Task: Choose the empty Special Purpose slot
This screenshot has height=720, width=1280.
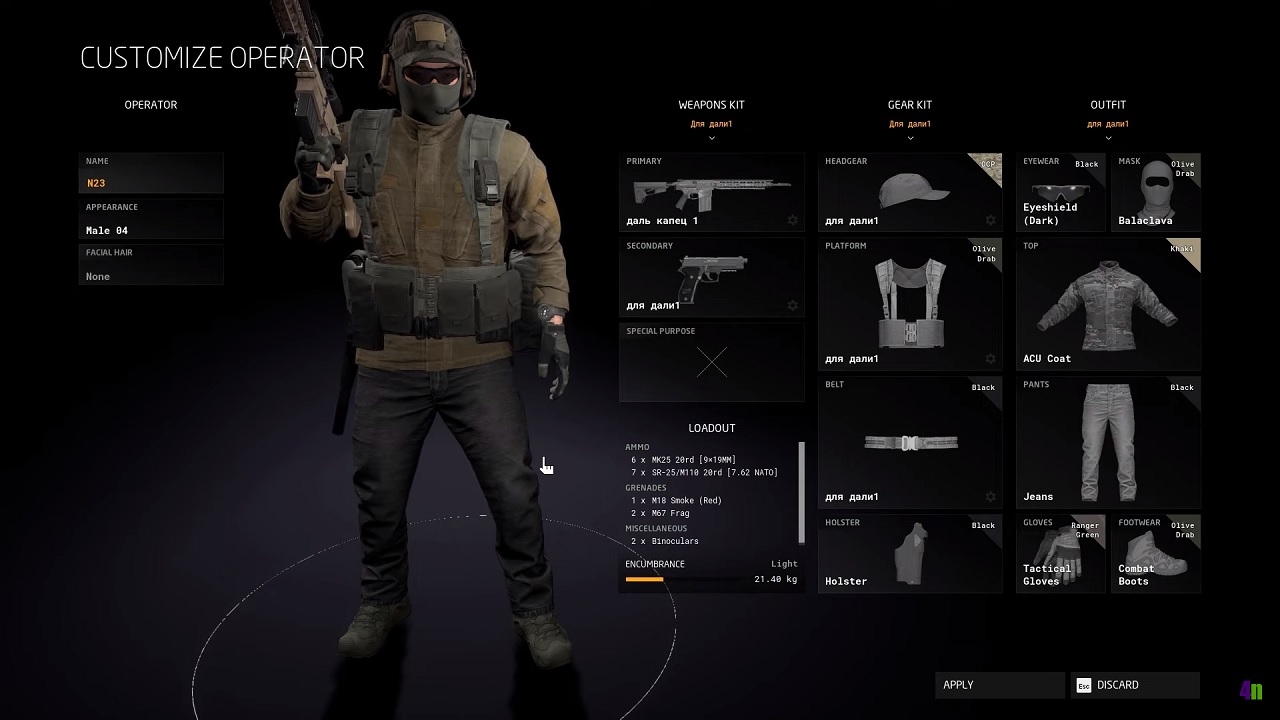Action: pos(711,362)
